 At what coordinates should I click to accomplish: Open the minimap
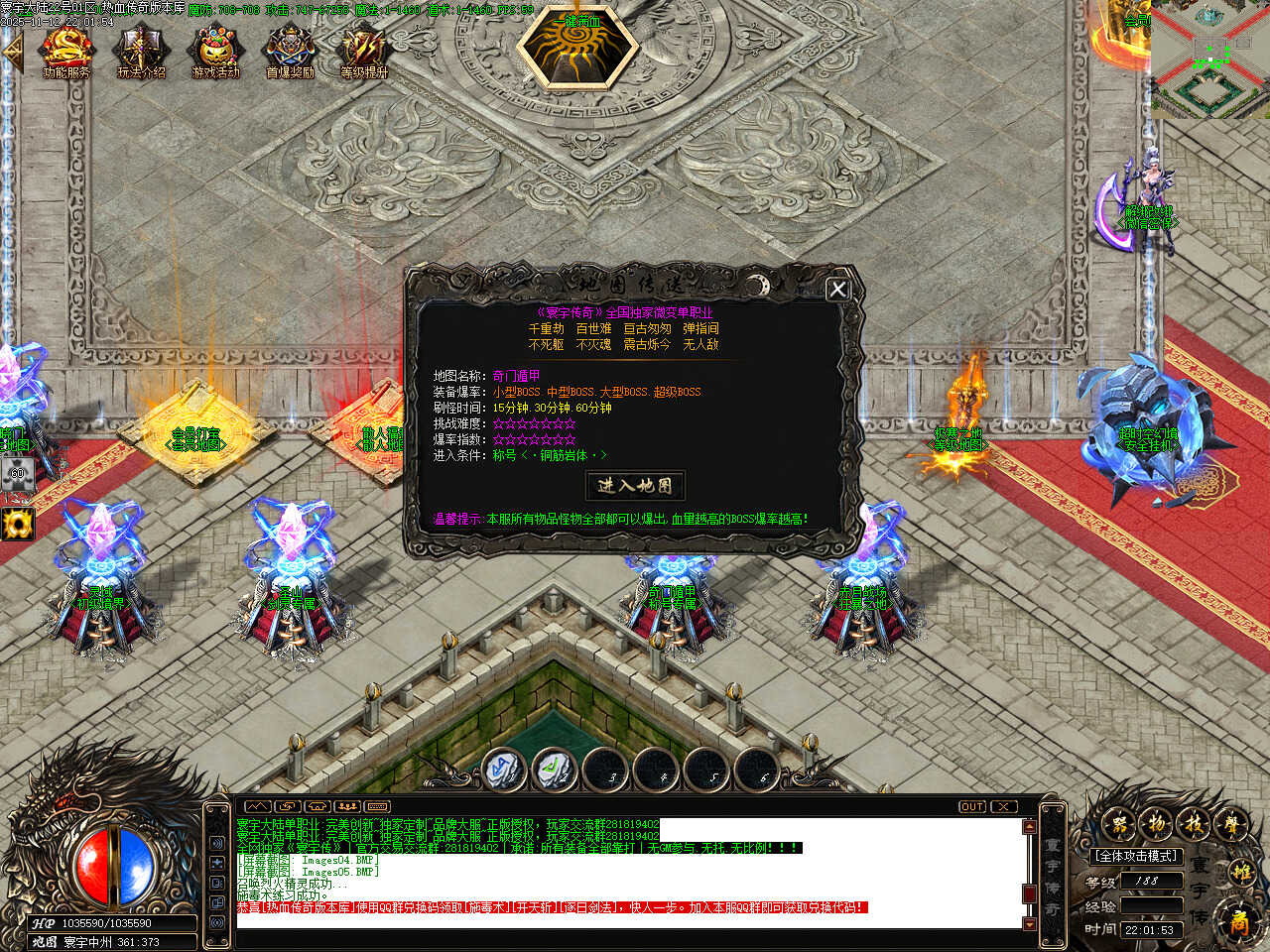point(1209,59)
